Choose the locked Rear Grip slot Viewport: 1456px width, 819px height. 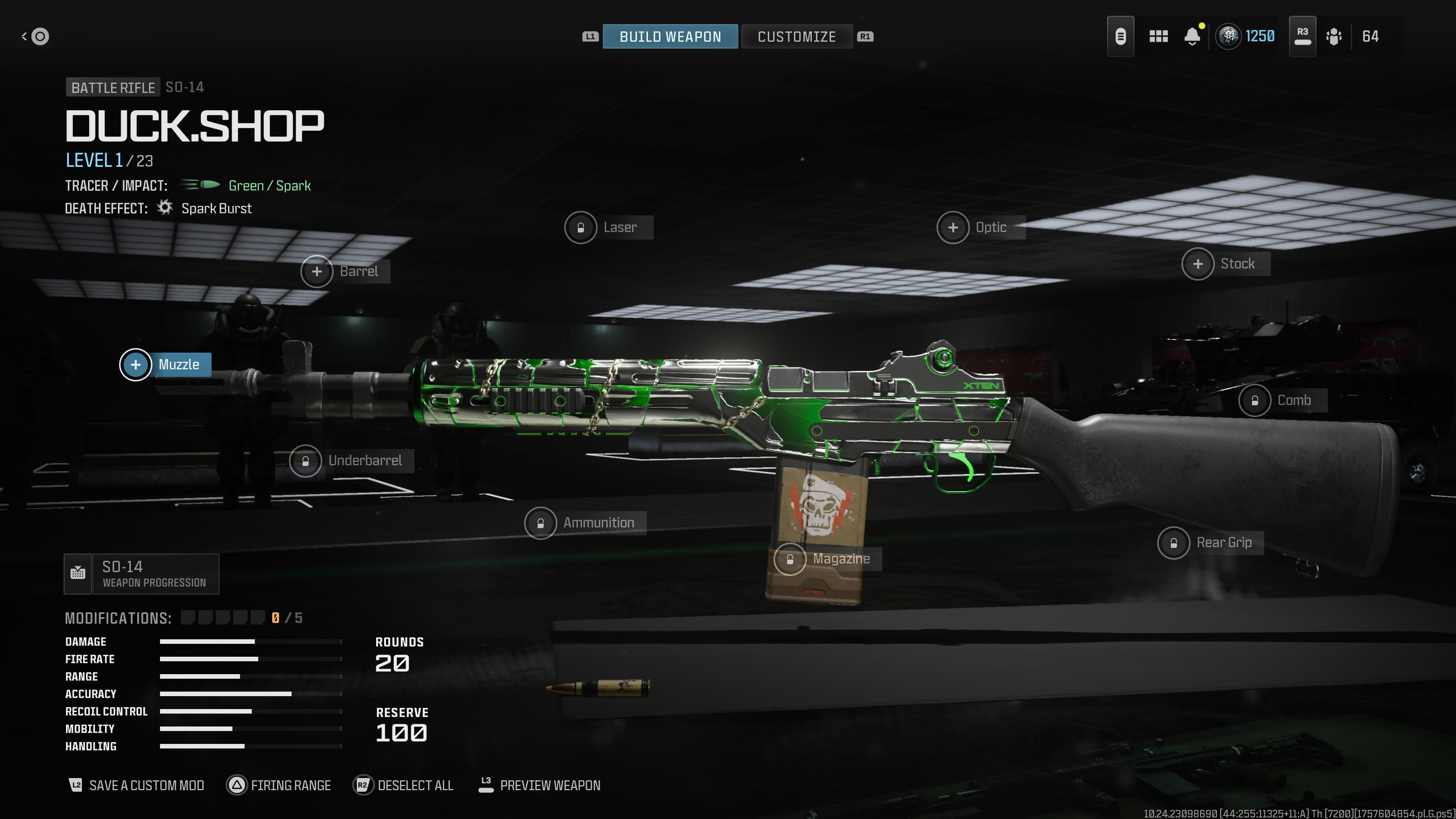1174,543
